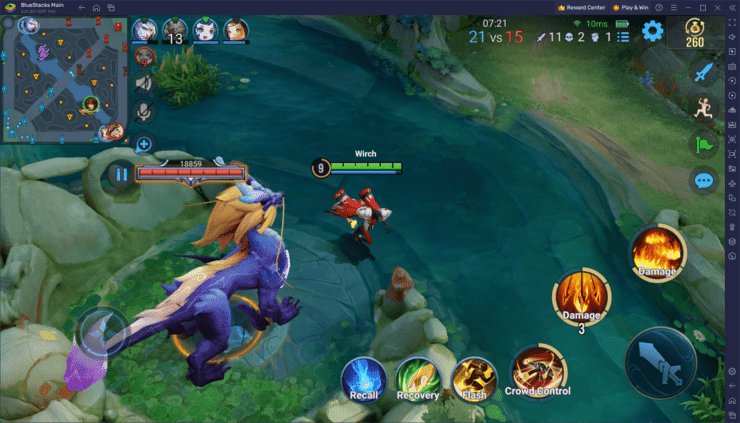This screenshot has height=423, width=740.
Task: Open the quick chat speech bubble
Action: [704, 181]
